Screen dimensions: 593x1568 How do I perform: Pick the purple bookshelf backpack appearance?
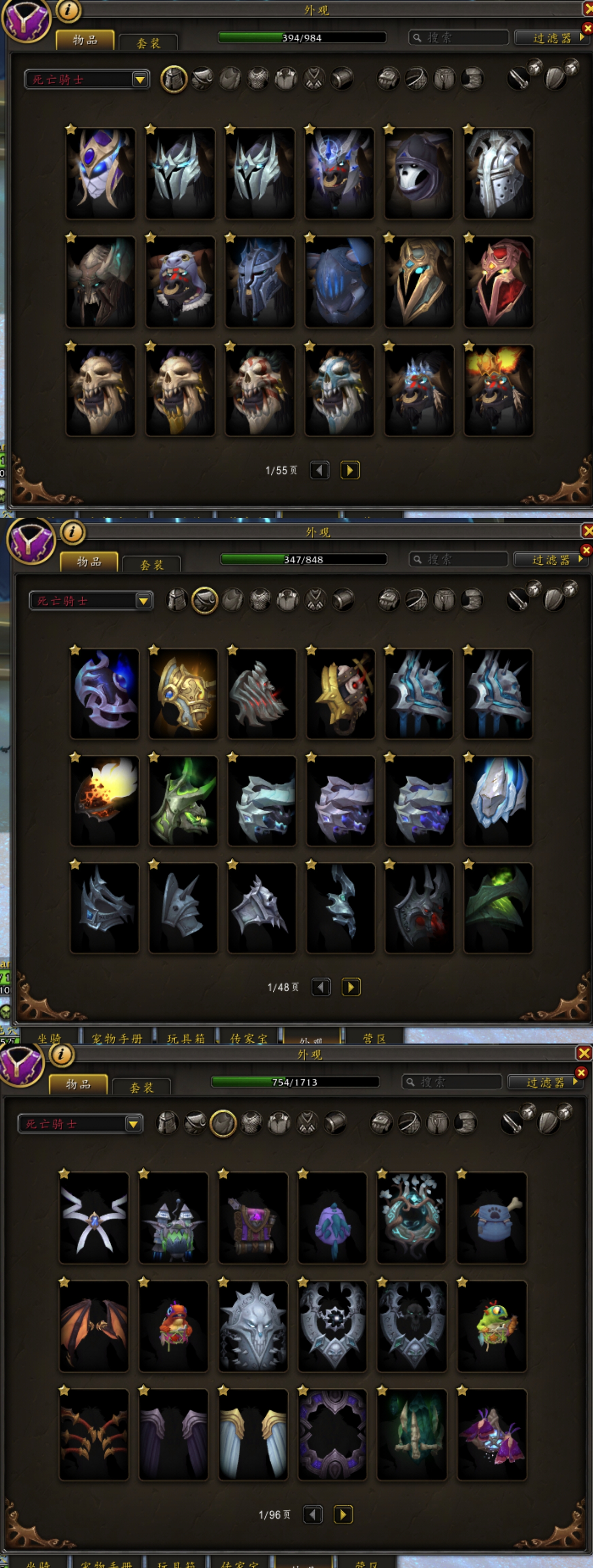tap(253, 1217)
